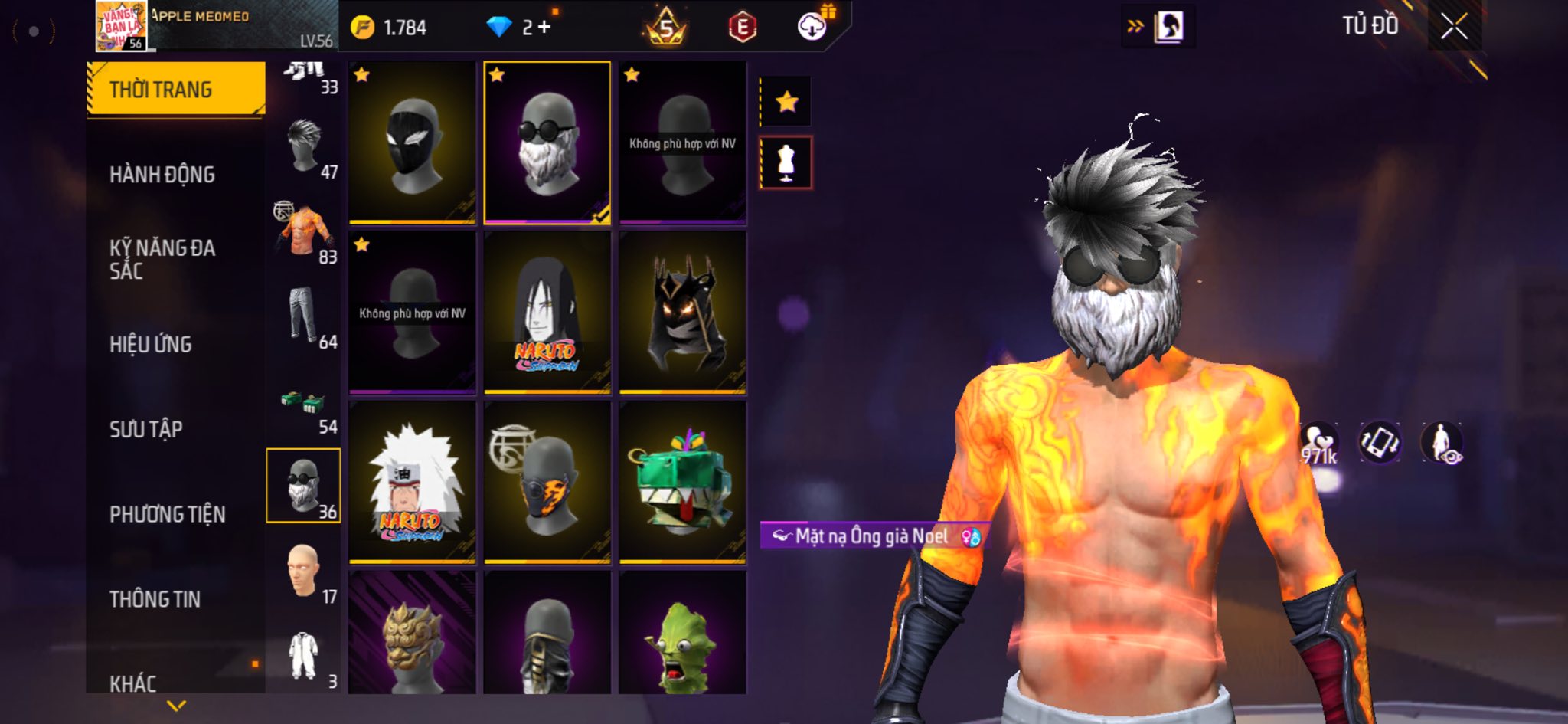The height and width of the screenshot is (724, 1568).
Task: Show favorites using the star filter button
Action: point(786,102)
